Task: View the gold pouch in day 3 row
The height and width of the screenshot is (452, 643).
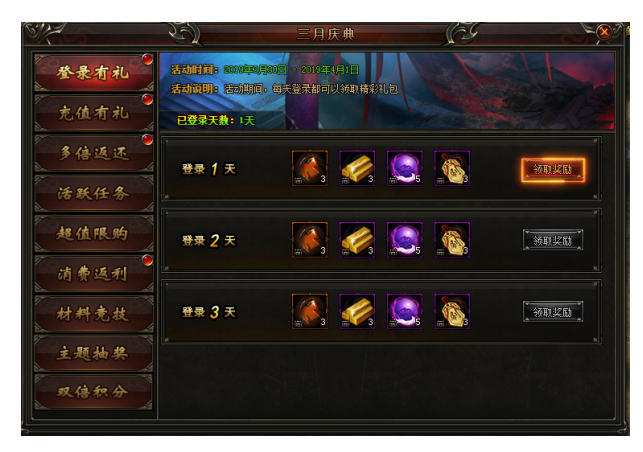Action: click(452, 311)
